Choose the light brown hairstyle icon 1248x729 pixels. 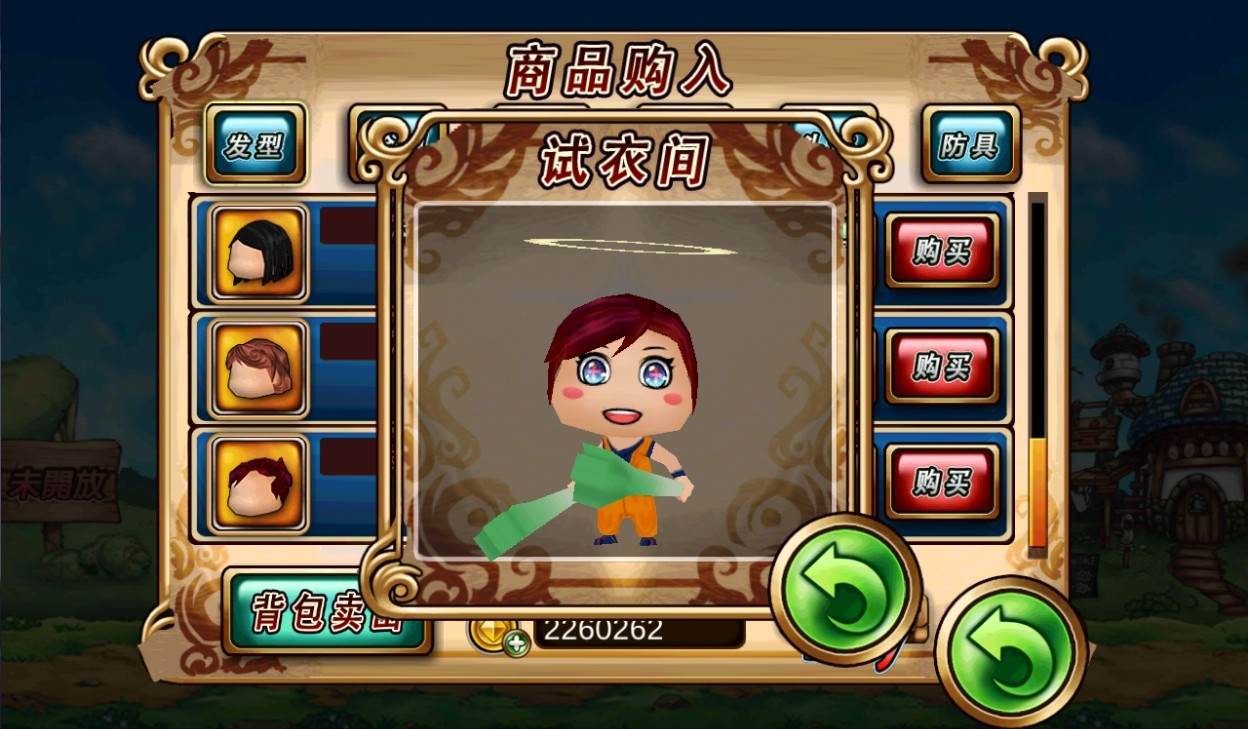tap(259, 368)
